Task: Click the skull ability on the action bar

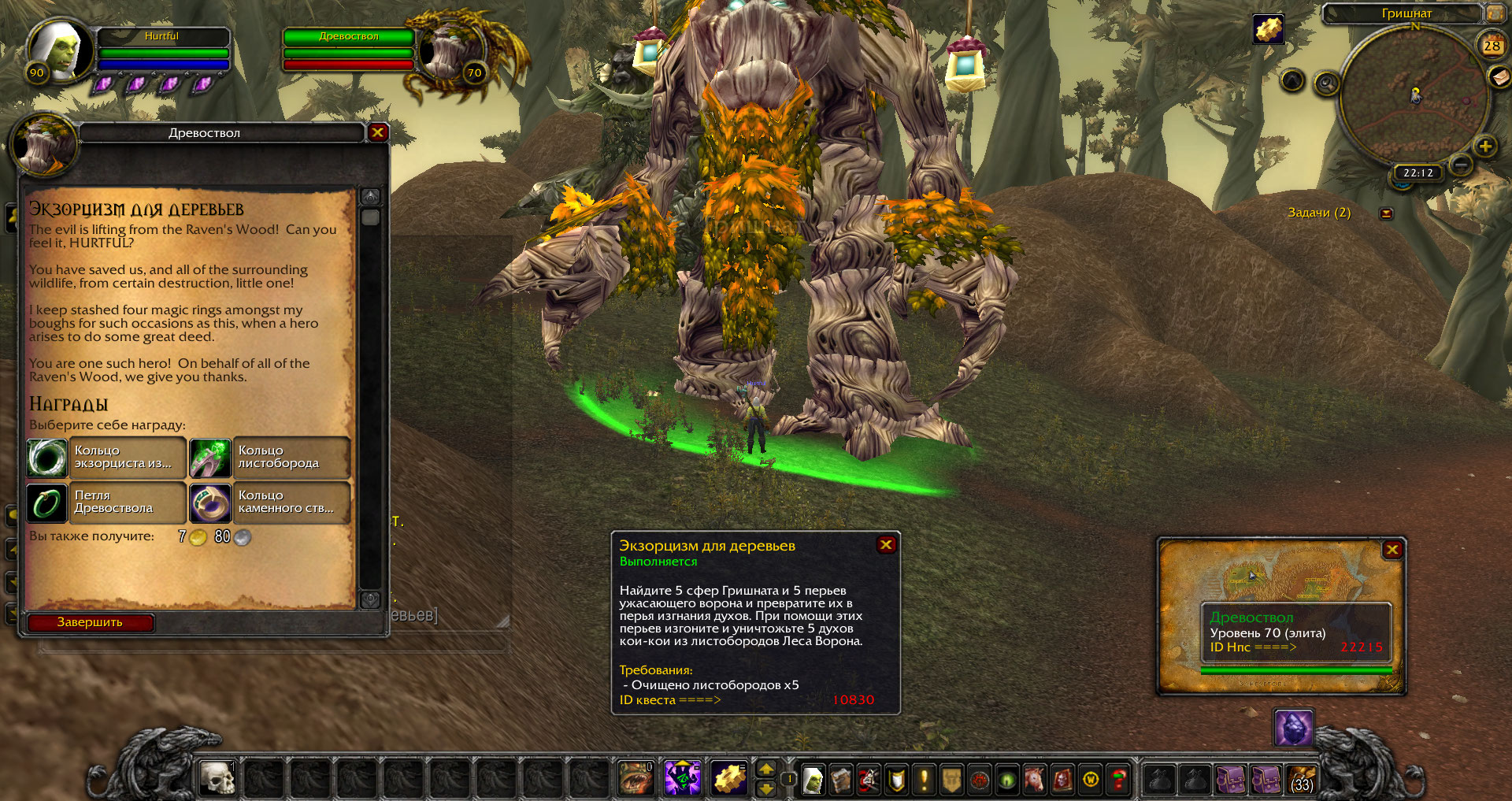Action: [x=217, y=778]
